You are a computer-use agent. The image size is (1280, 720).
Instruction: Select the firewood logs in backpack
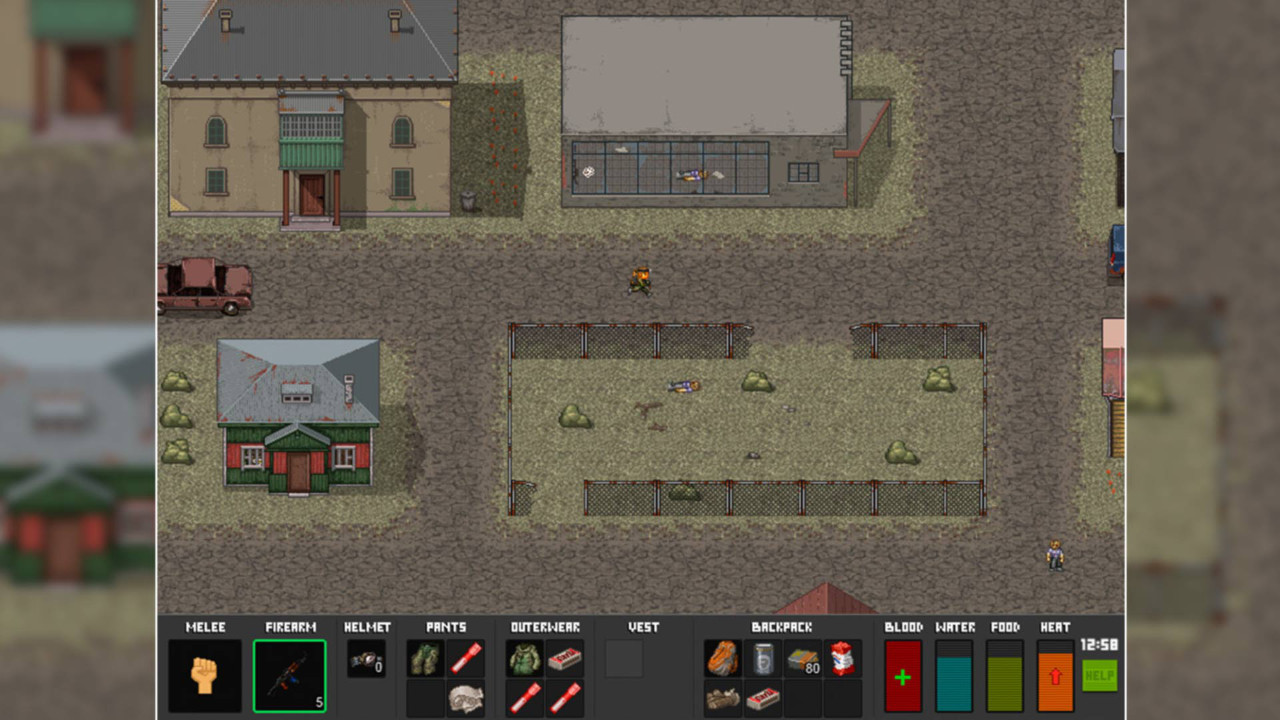pyautogui.click(x=722, y=699)
